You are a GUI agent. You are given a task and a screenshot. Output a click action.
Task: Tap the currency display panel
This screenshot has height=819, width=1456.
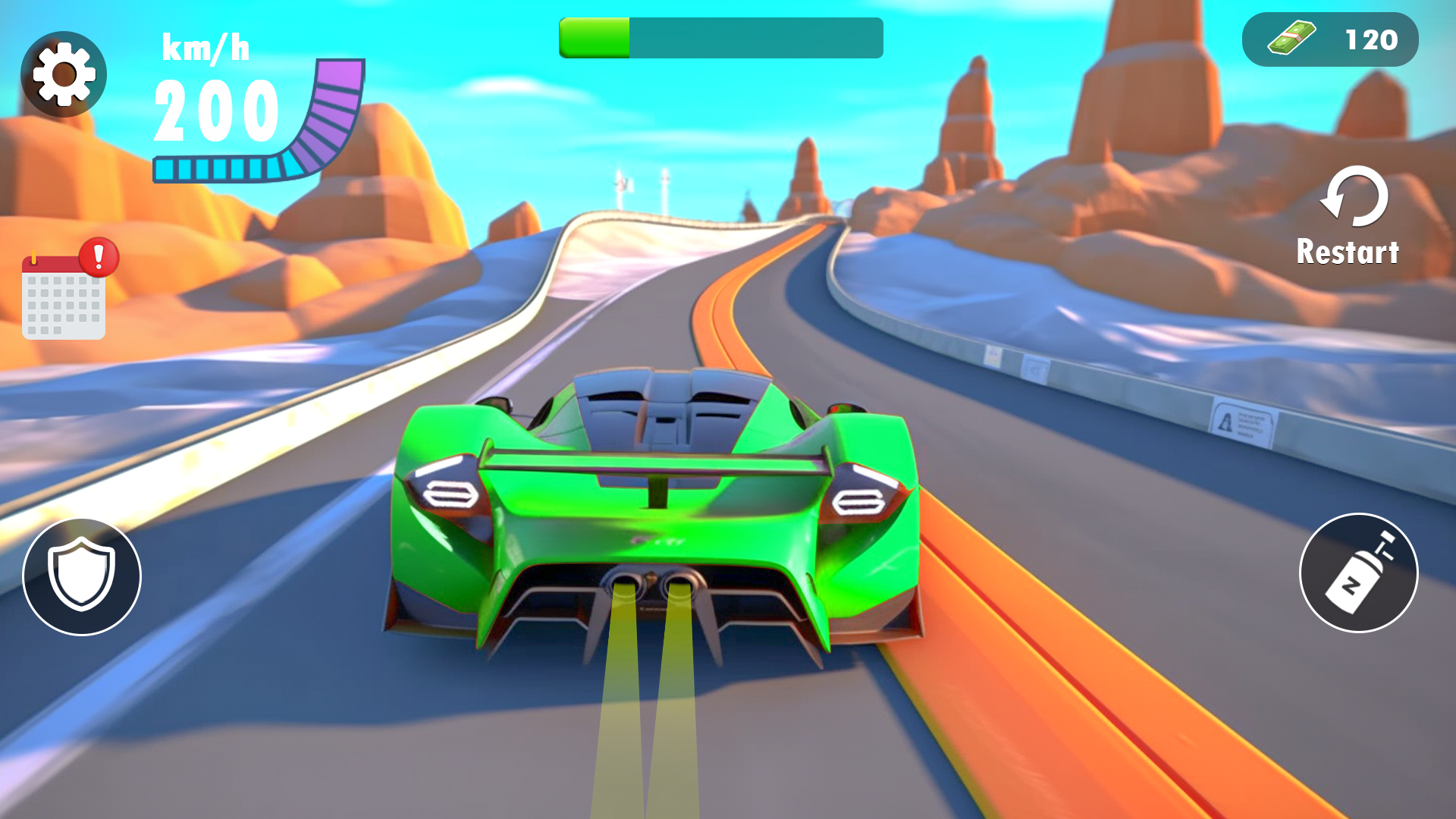pos(1329,38)
